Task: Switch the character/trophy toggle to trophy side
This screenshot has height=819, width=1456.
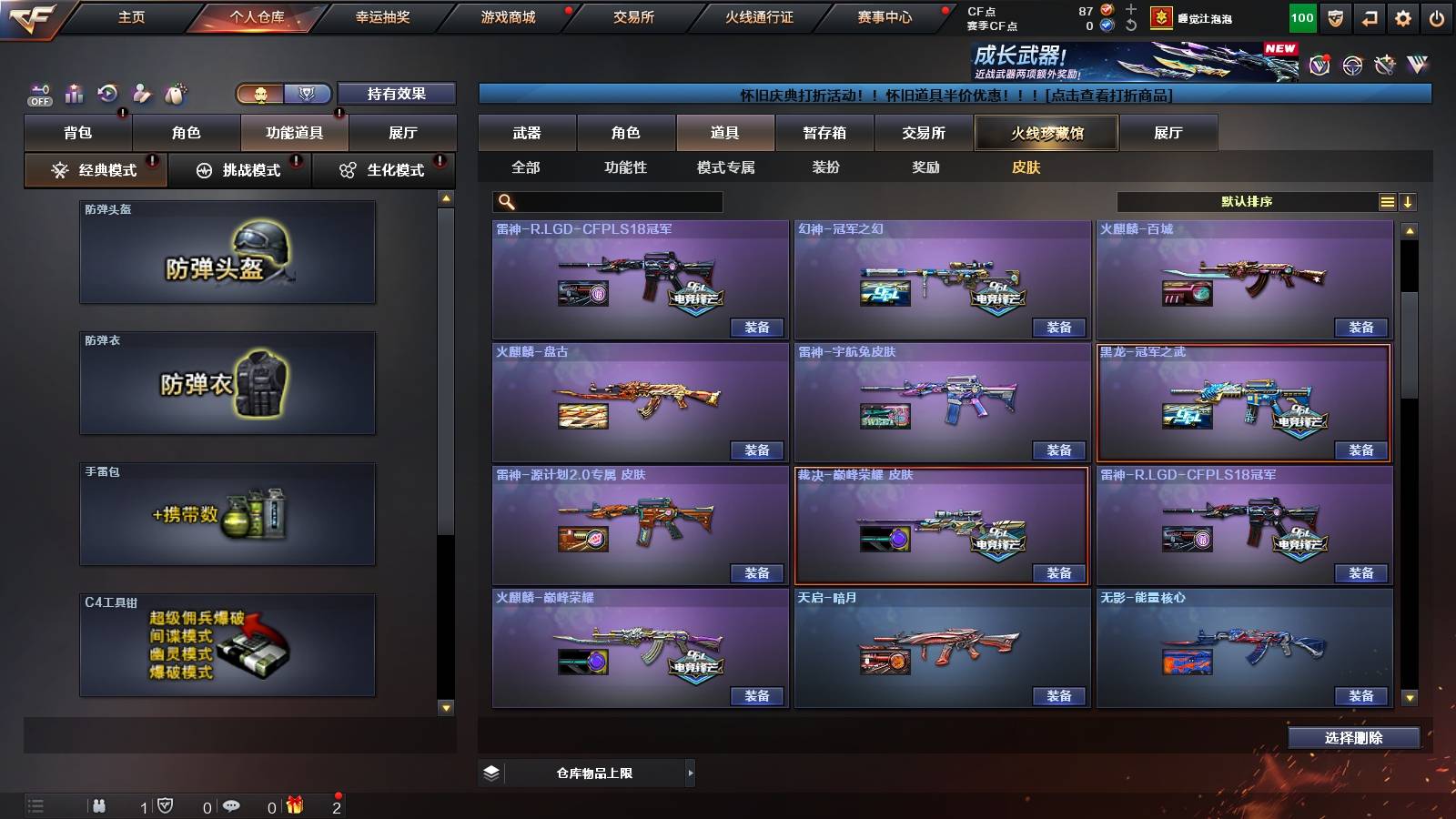Action: click(x=308, y=94)
